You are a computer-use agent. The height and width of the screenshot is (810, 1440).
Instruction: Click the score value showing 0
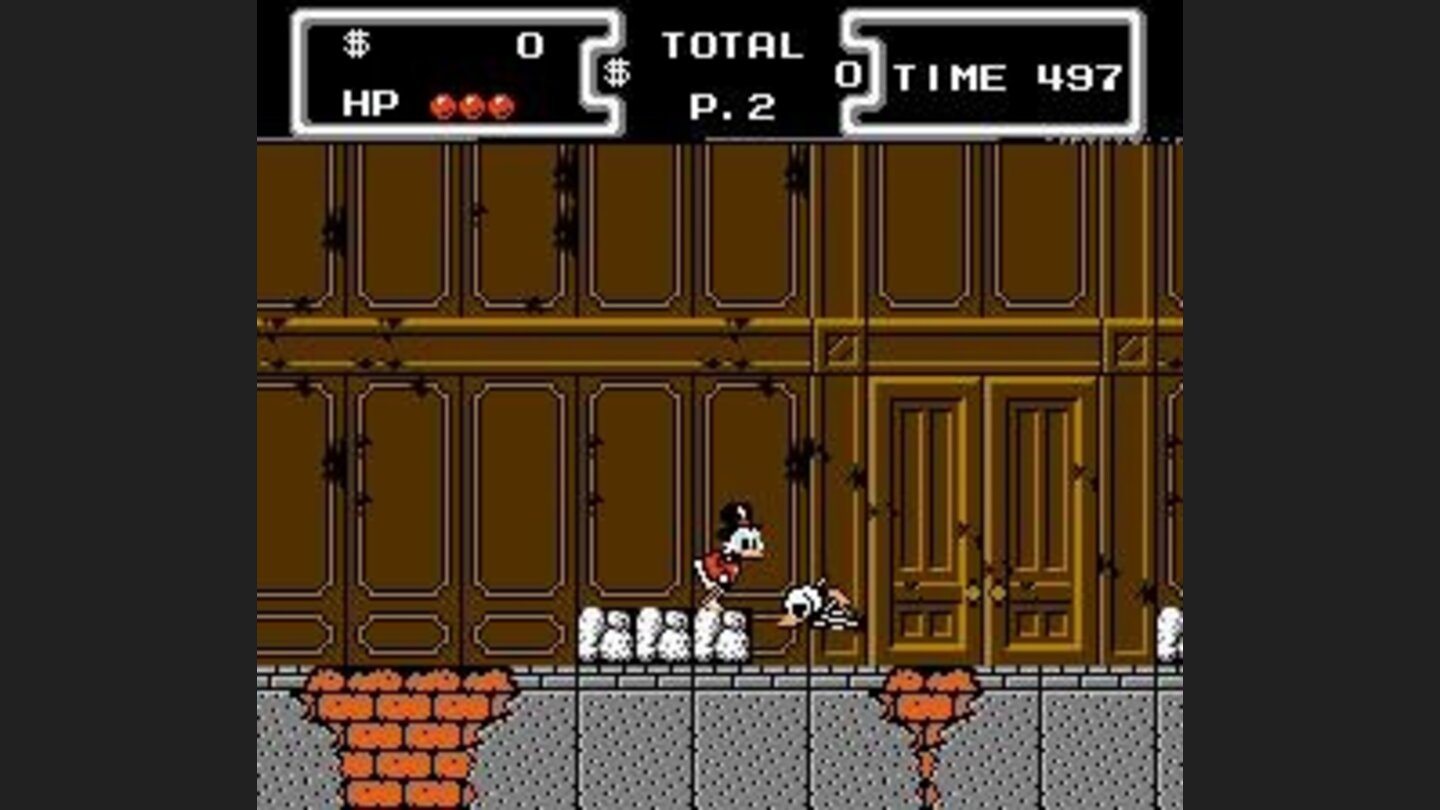530,42
